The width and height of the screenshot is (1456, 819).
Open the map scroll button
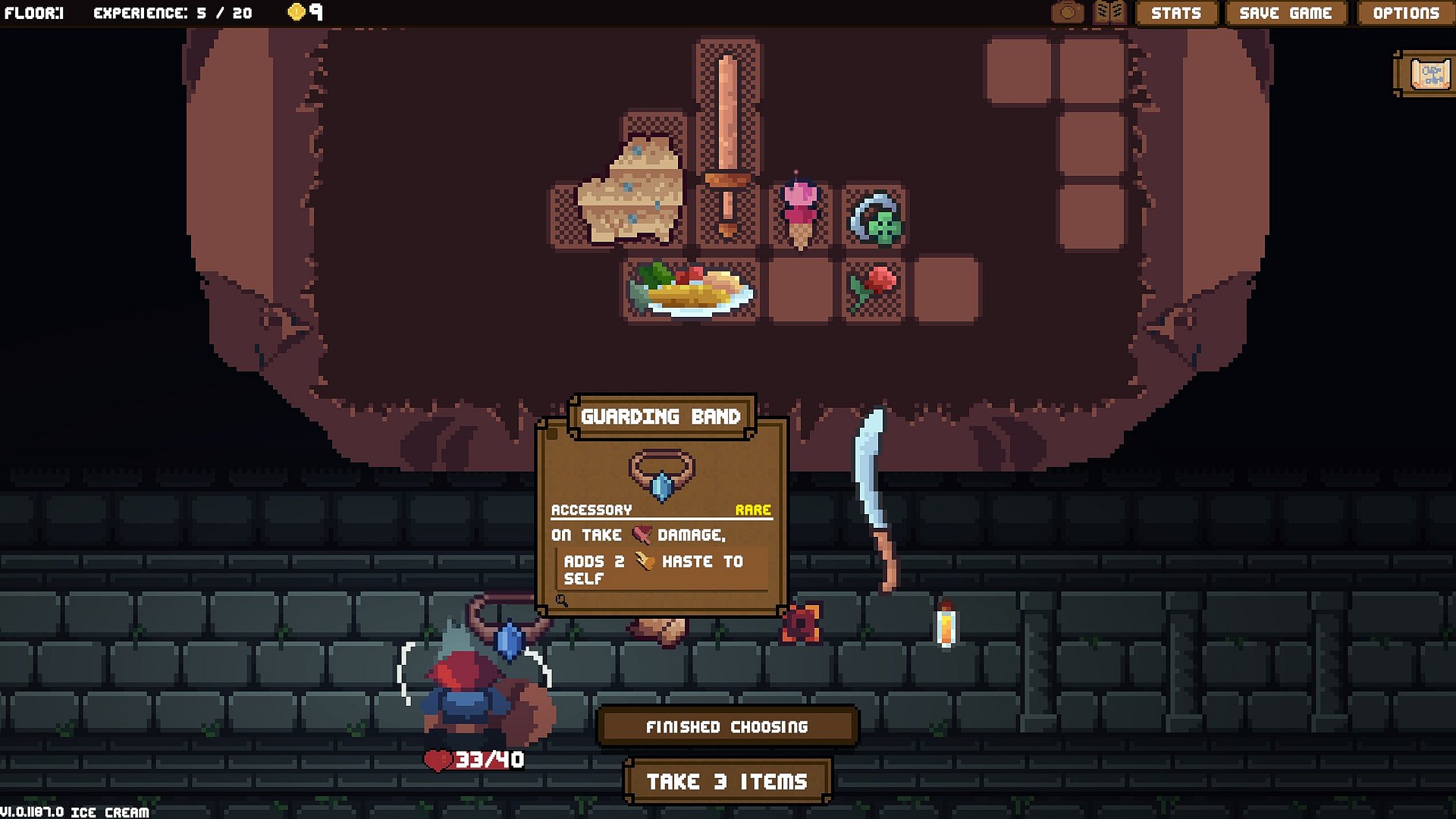click(x=1429, y=74)
